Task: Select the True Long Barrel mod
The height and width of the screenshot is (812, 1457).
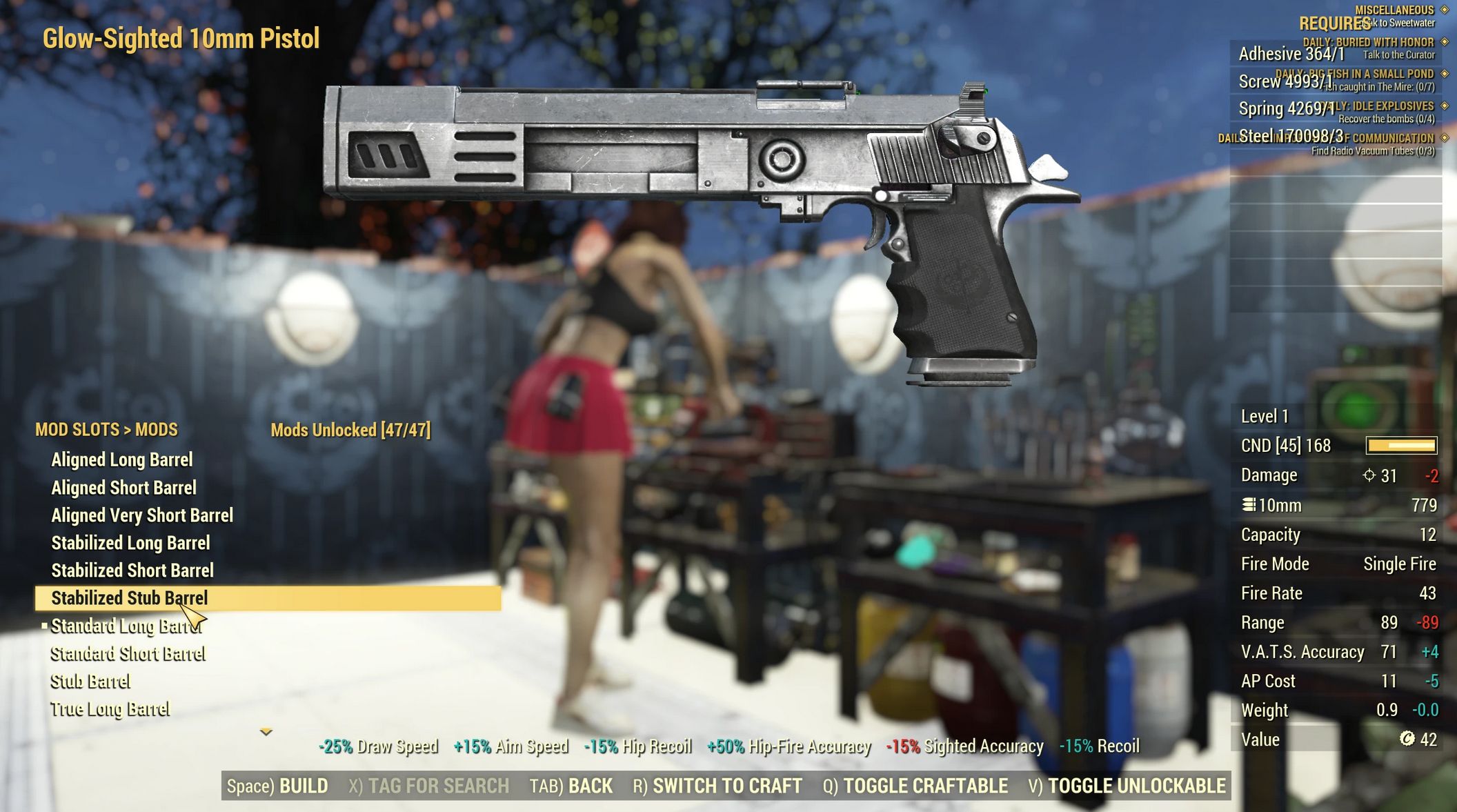Action: point(110,709)
